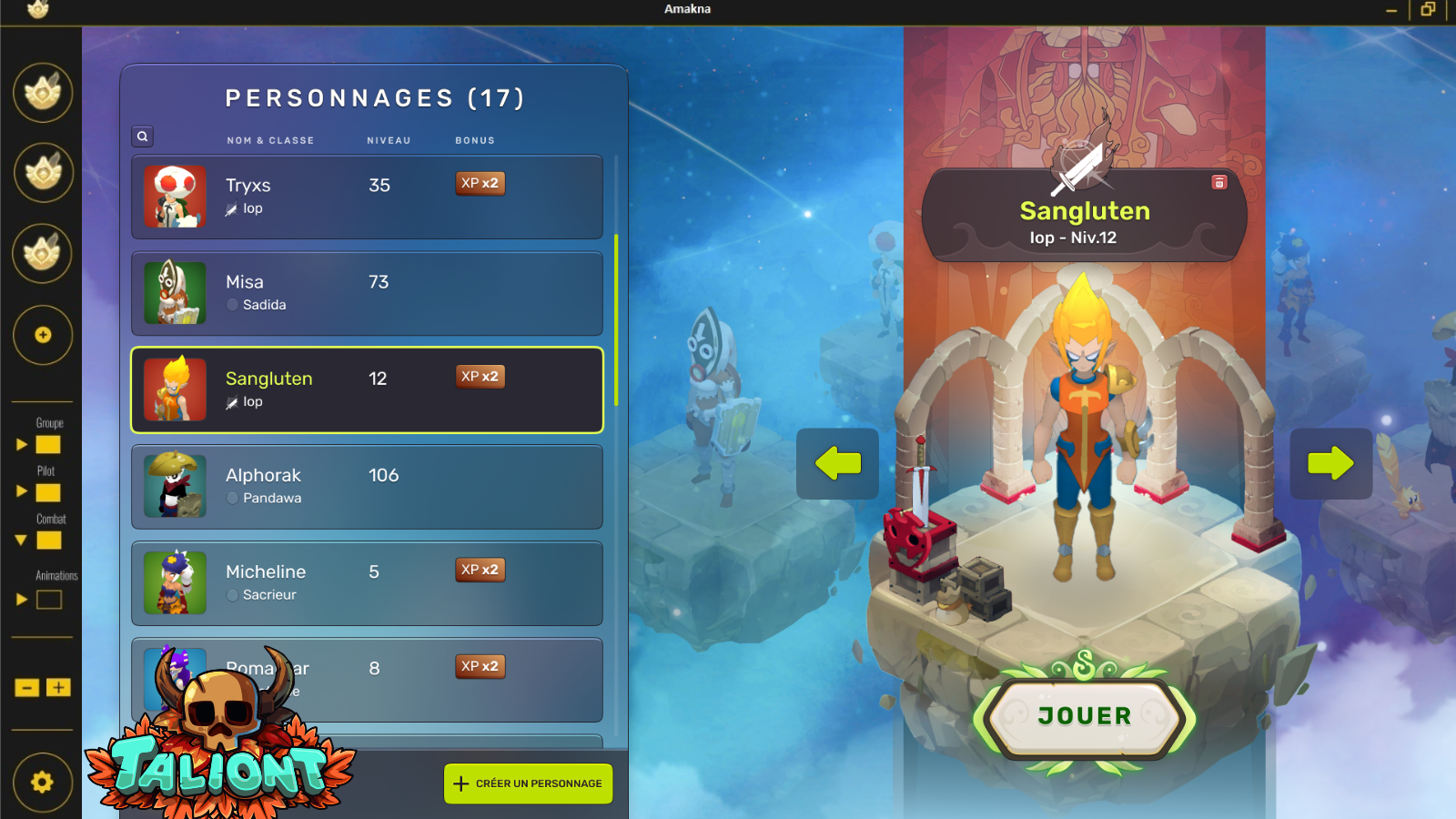The height and width of the screenshot is (819, 1456).
Task: Click the NIVEAU column header
Action: (x=389, y=140)
